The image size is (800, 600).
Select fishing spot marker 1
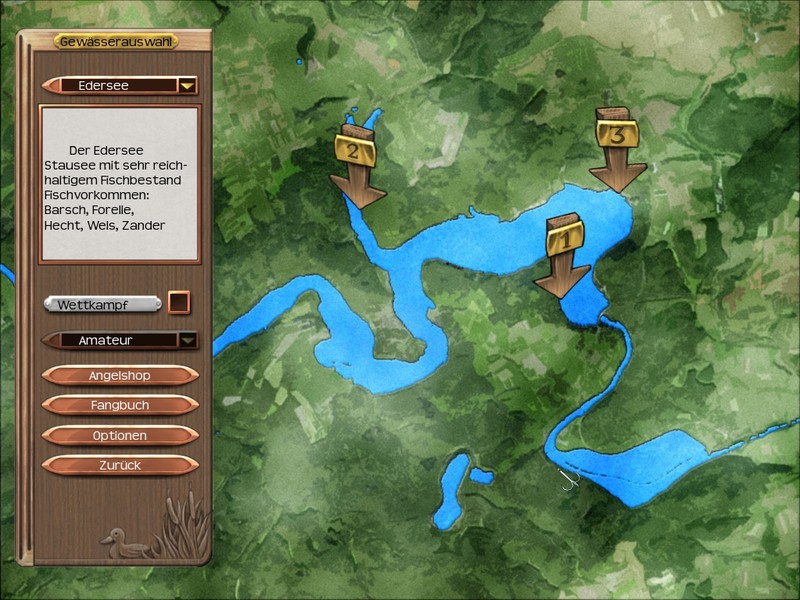pyautogui.click(x=562, y=254)
